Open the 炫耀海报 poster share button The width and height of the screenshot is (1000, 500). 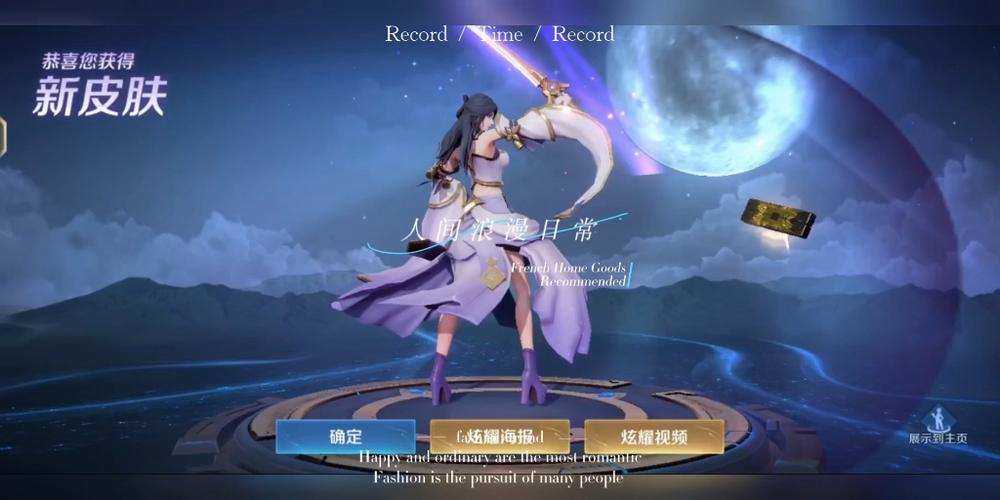500,437
